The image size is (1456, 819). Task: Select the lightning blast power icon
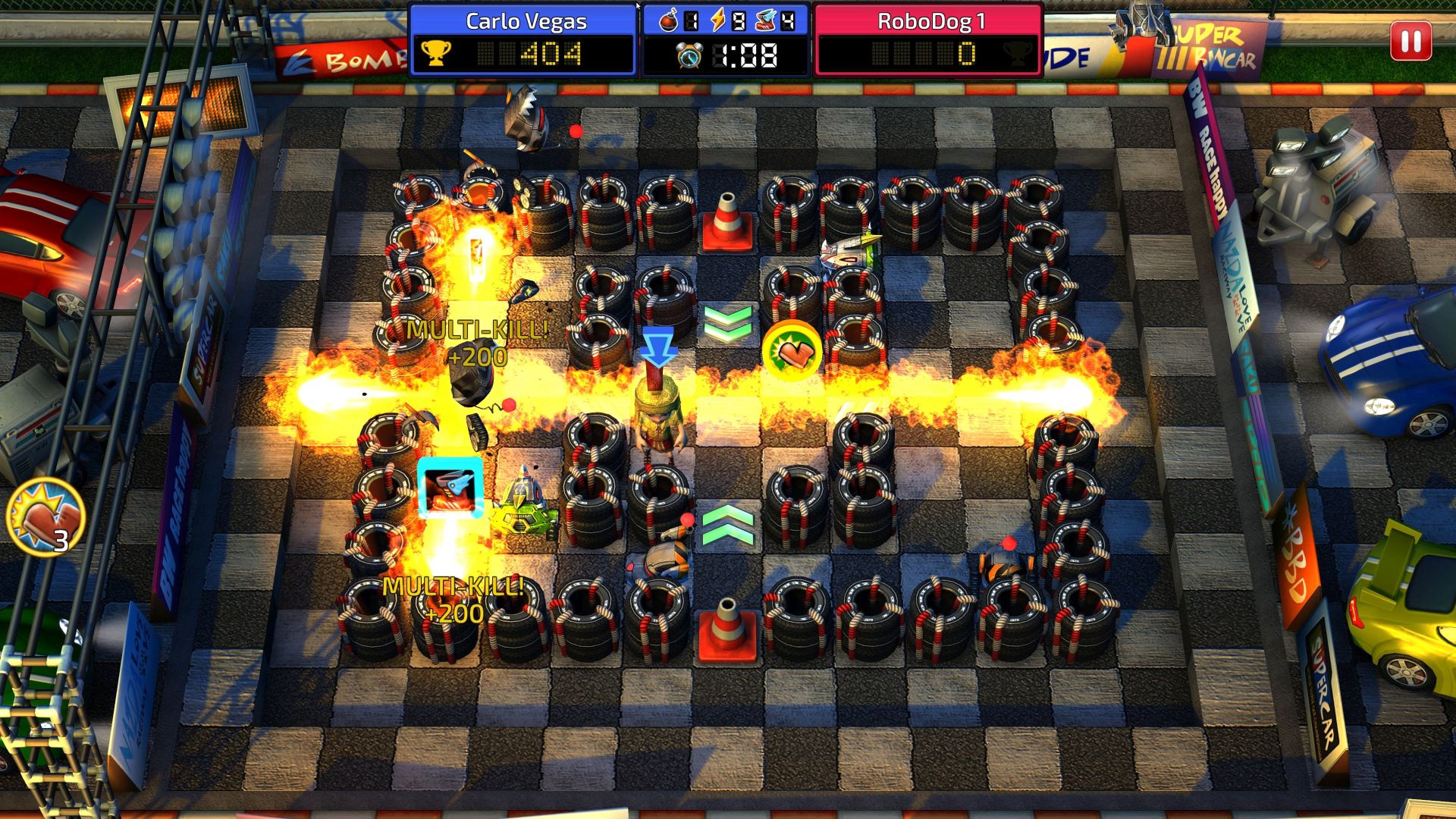point(717,20)
